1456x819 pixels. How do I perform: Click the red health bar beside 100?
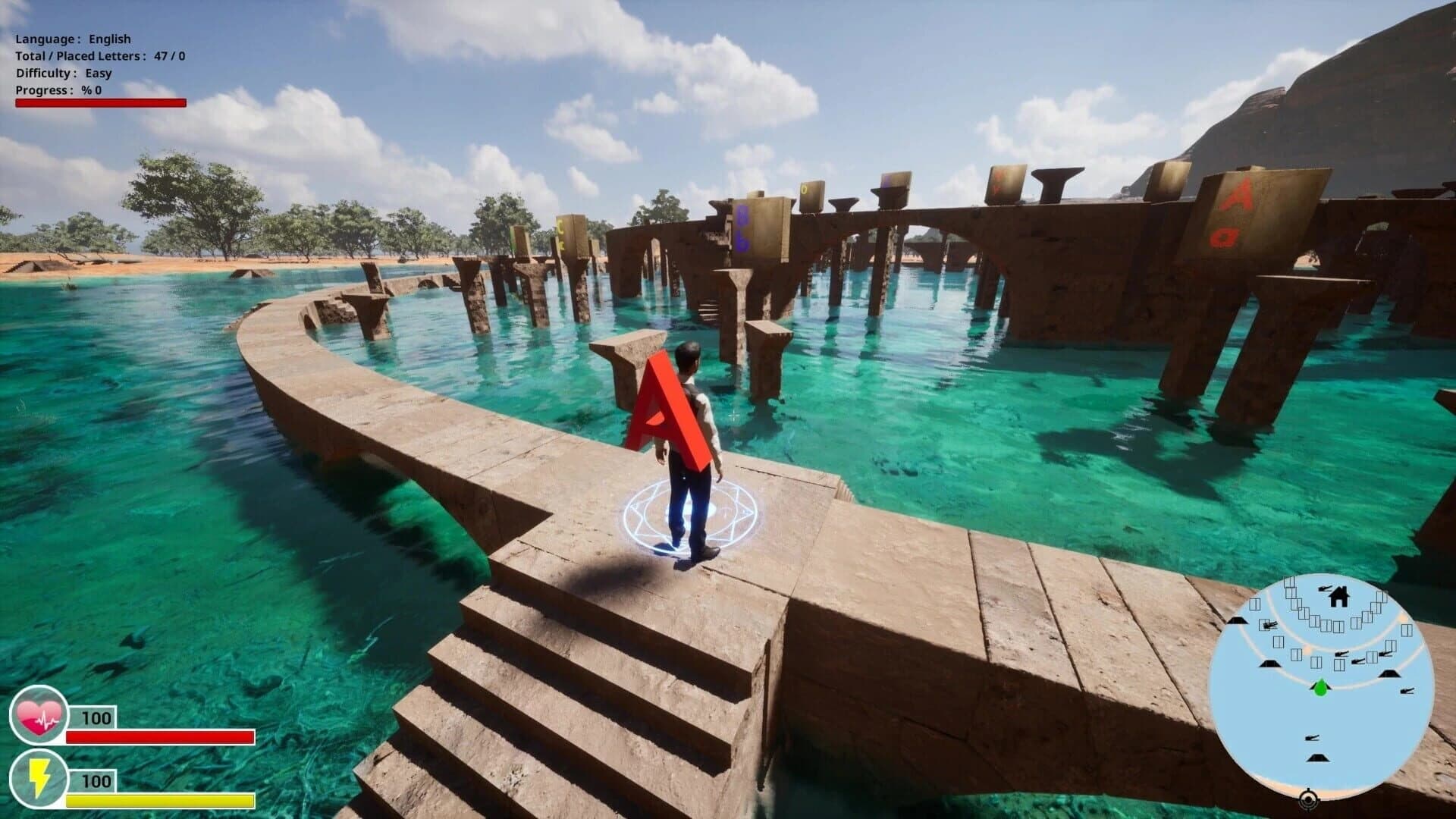(x=159, y=736)
